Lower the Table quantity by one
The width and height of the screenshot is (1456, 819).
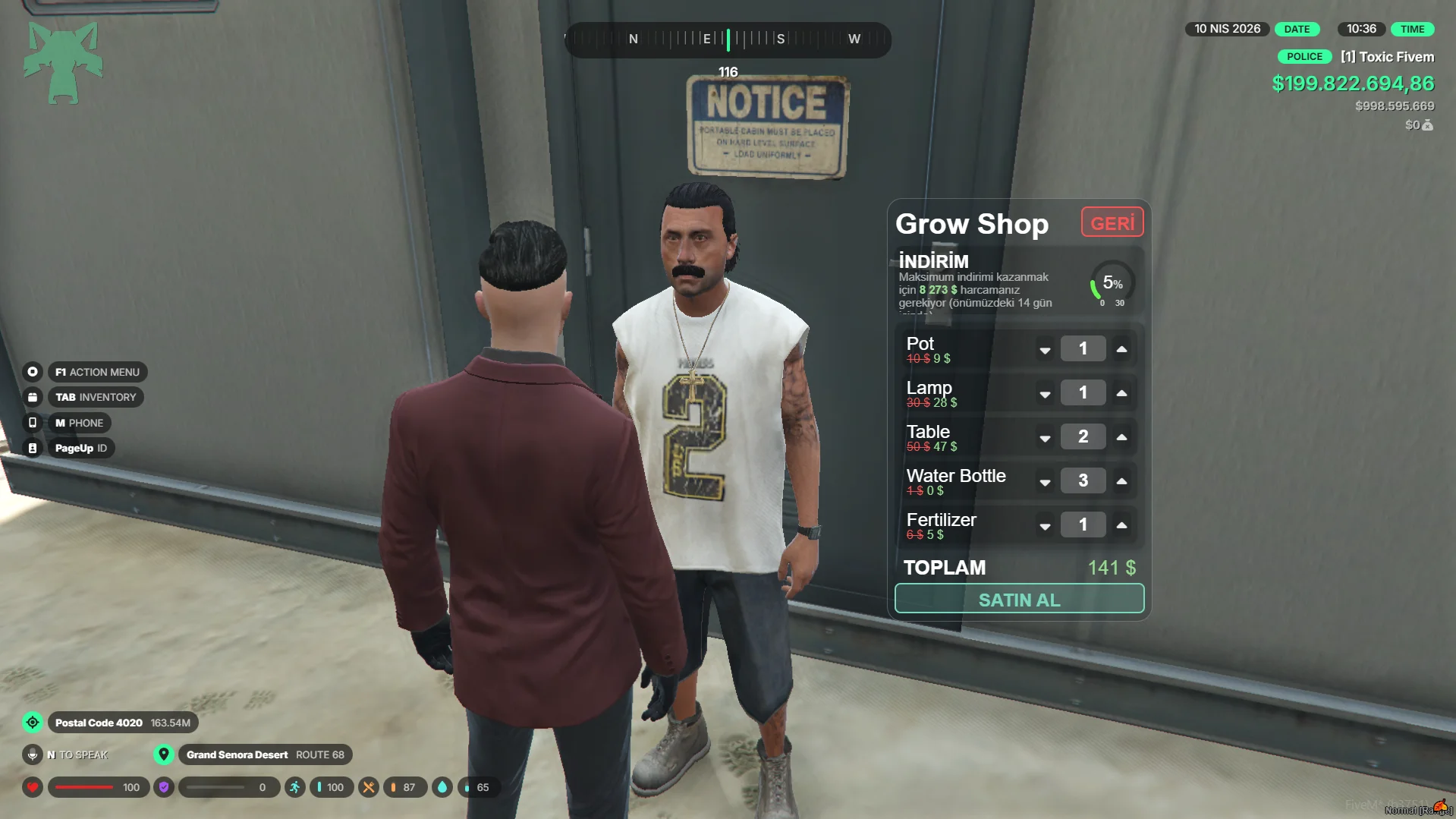pos(1045,438)
